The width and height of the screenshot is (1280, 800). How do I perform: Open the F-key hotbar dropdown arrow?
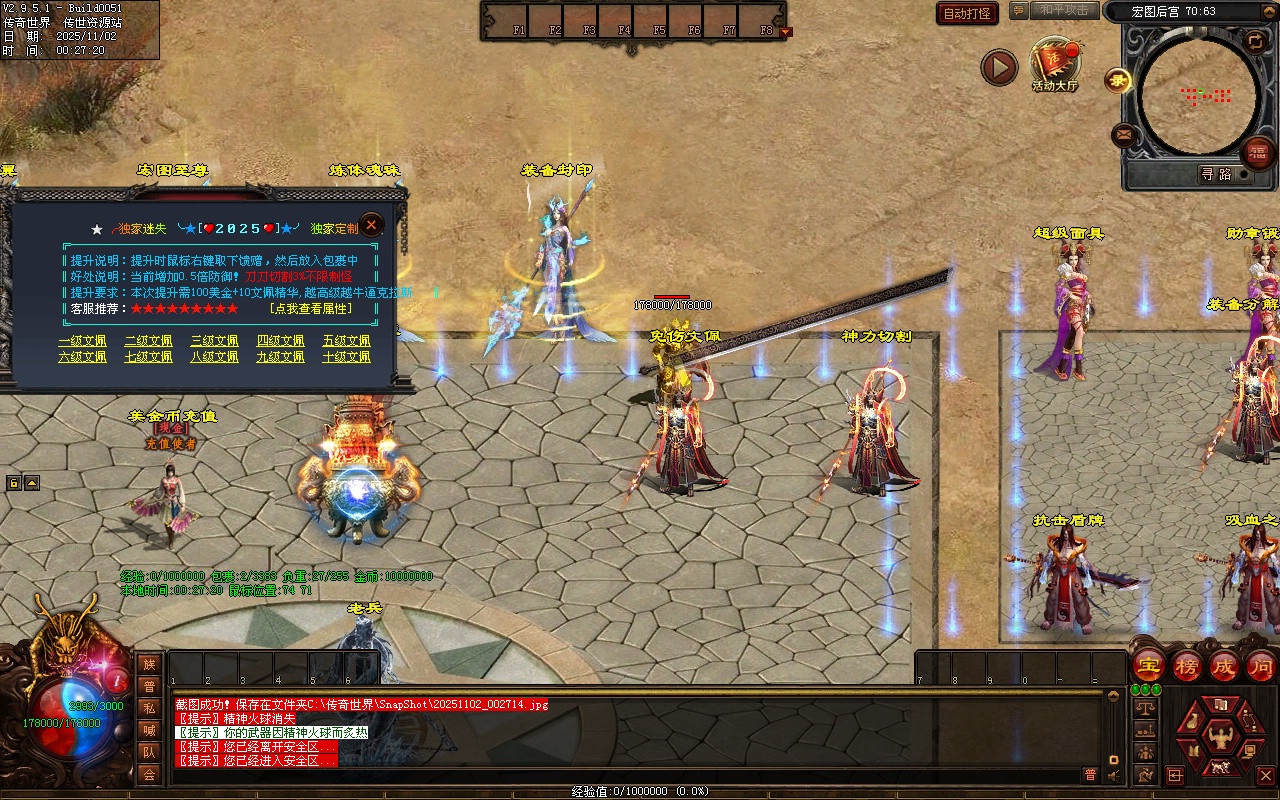tap(785, 31)
